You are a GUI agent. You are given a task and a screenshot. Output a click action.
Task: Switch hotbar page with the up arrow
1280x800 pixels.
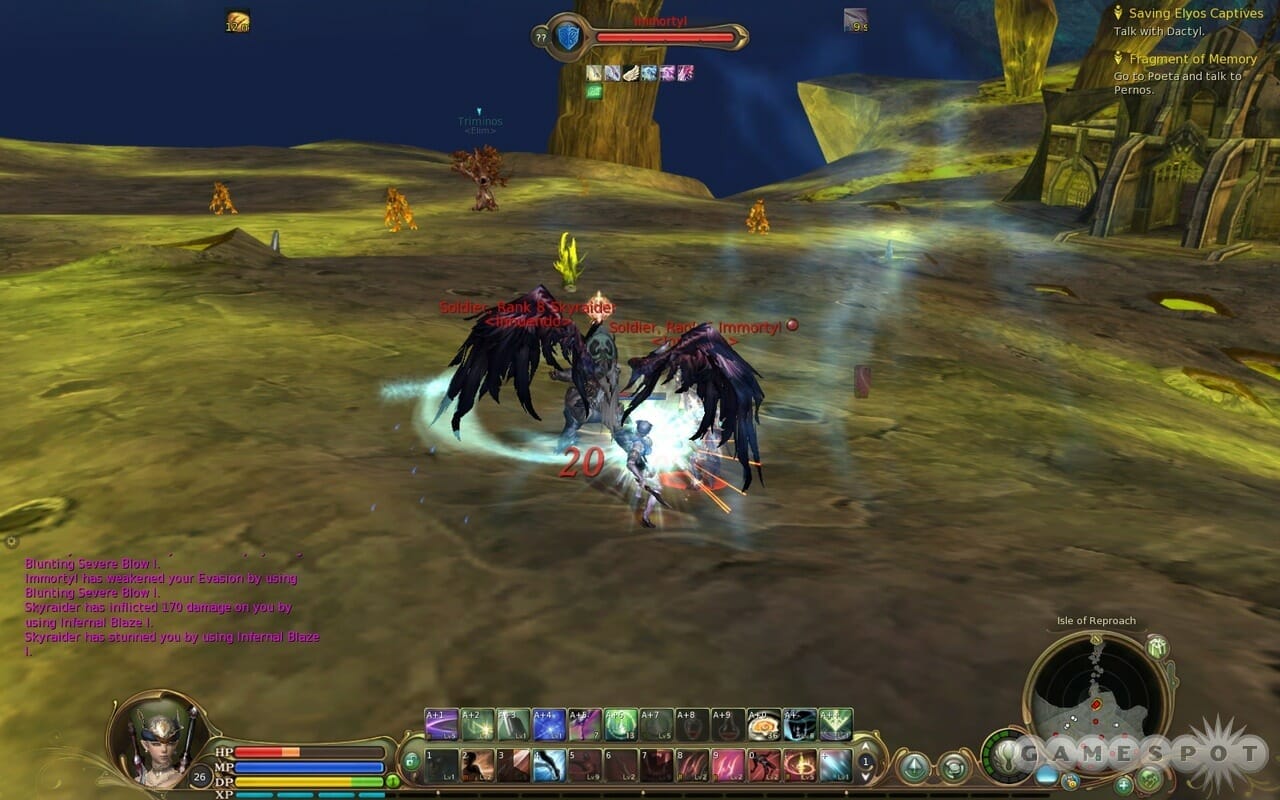pyautogui.click(x=866, y=746)
